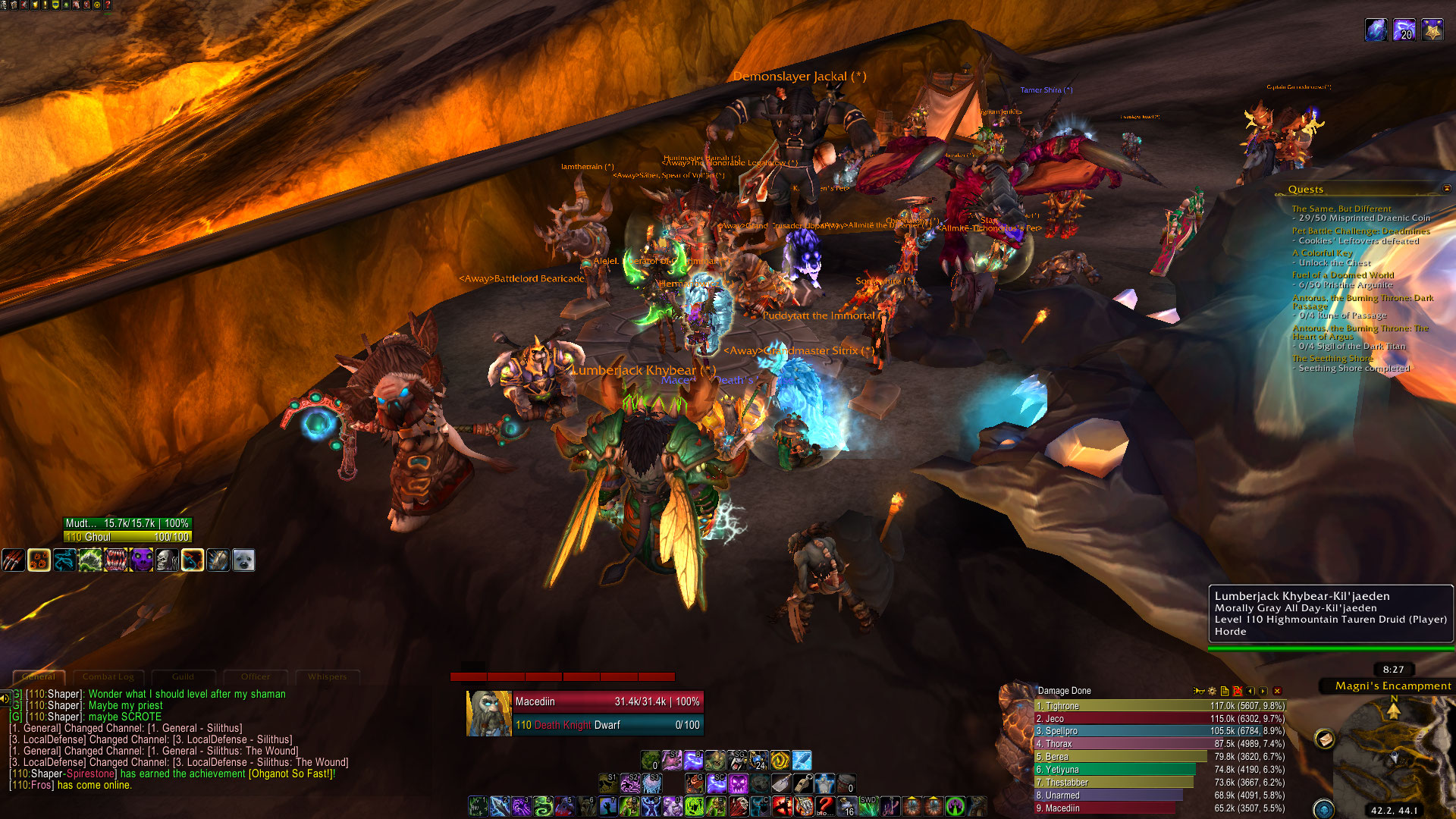The height and width of the screenshot is (819, 1456).
Task: Close the Damage Done meter window
Action: pos(1277,691)
